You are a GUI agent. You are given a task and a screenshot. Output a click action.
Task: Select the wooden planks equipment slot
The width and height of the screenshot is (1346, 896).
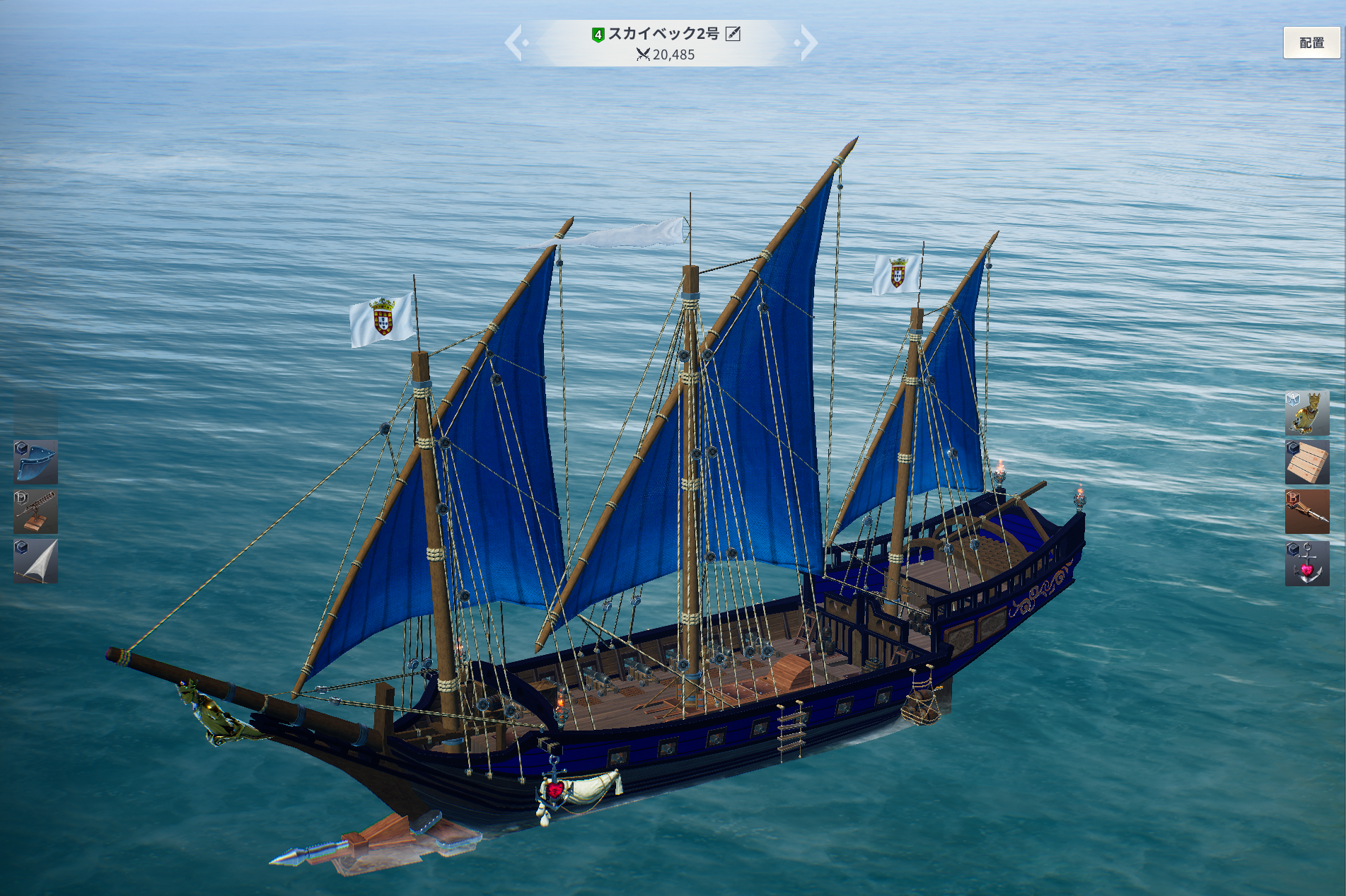tap(1306, 462)
